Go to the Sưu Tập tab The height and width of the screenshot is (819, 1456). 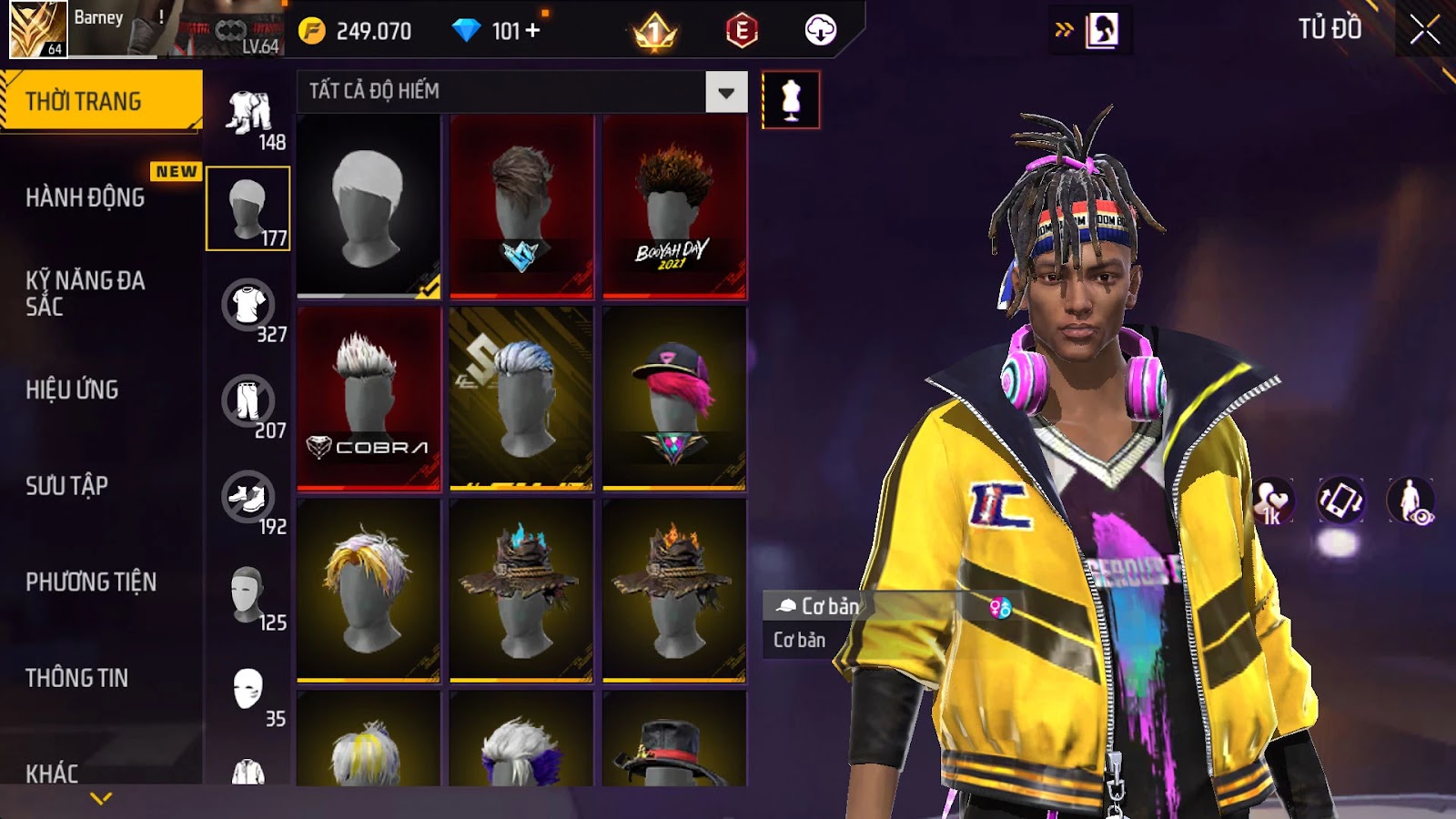coord(66,486)
